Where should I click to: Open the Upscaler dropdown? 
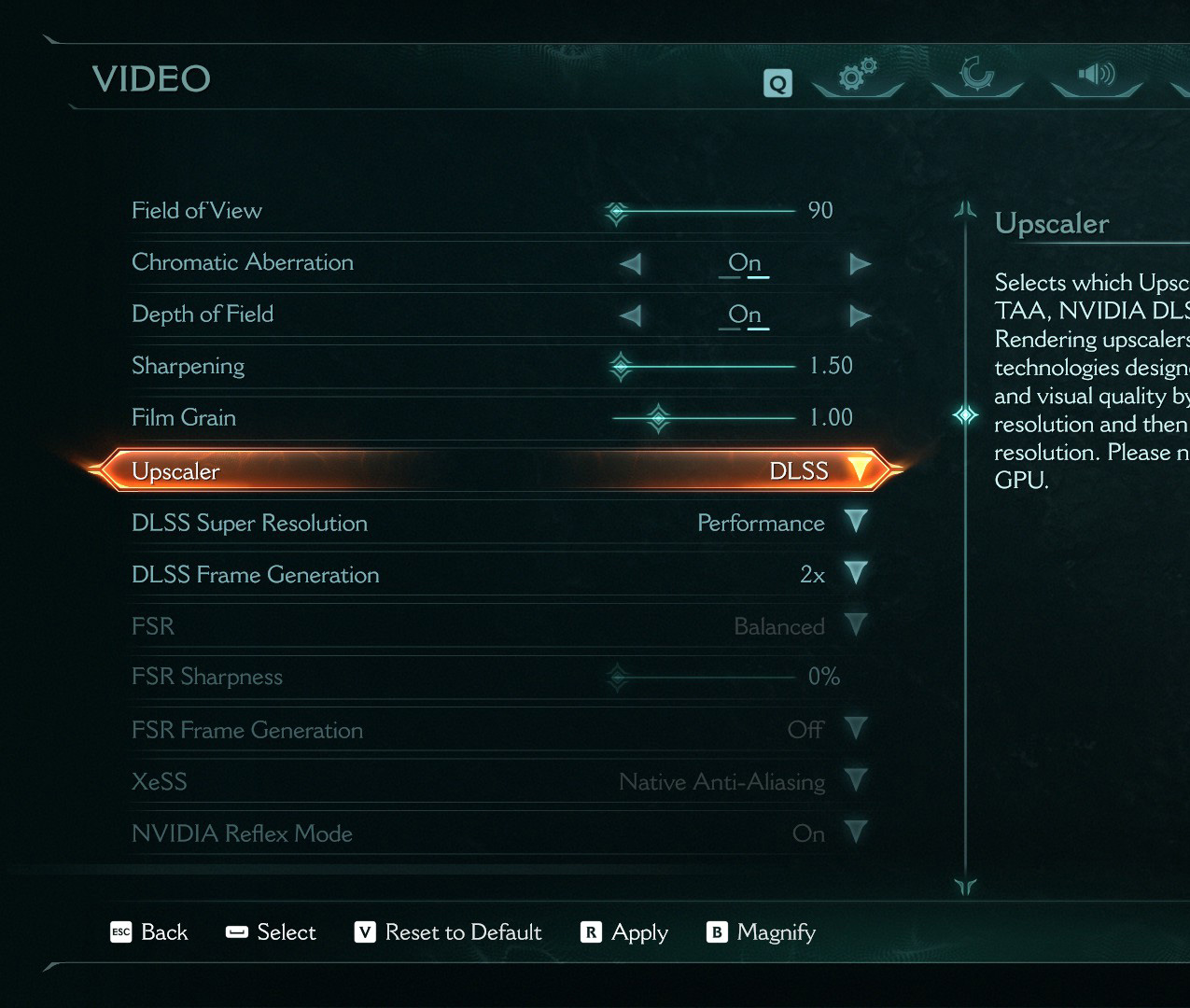(x=859, y=469)
